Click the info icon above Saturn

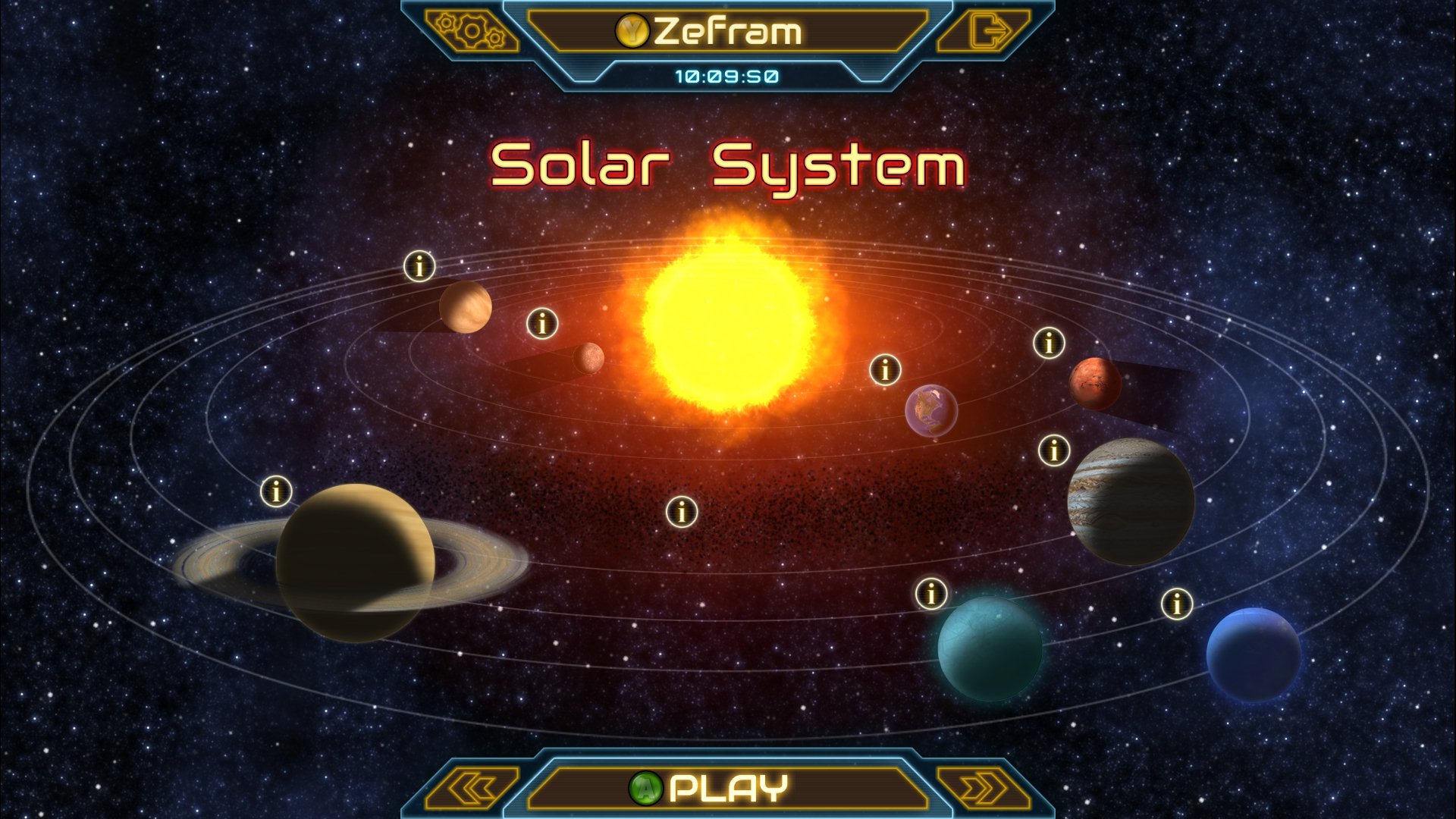click(277, 490)
